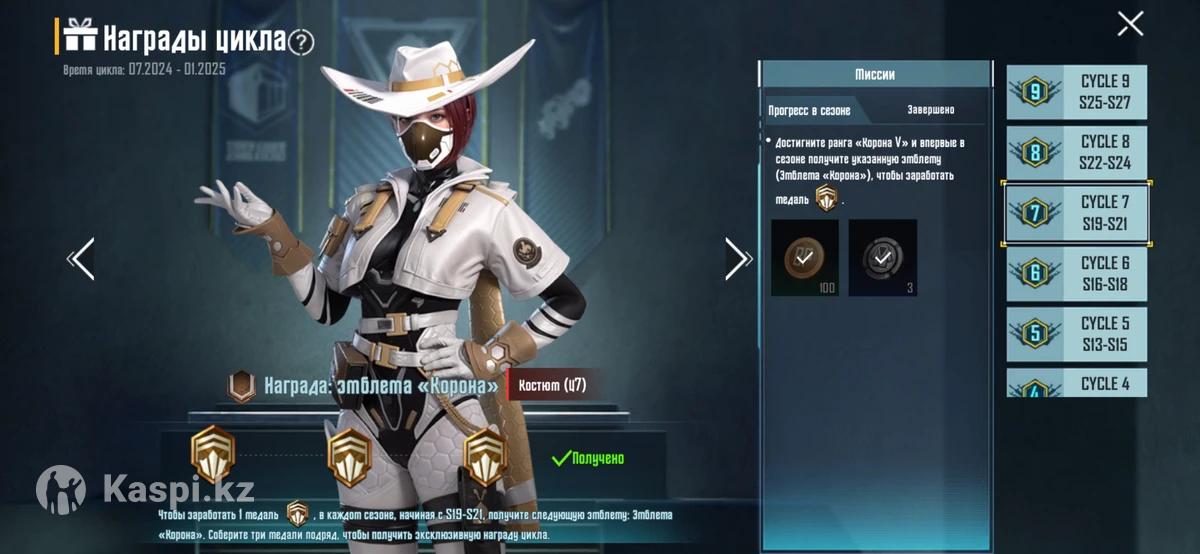Screen dimensions: 1200x554
Task: Click the 'Костюм (Ц7)' label
Action: click(x=554, y=385)
